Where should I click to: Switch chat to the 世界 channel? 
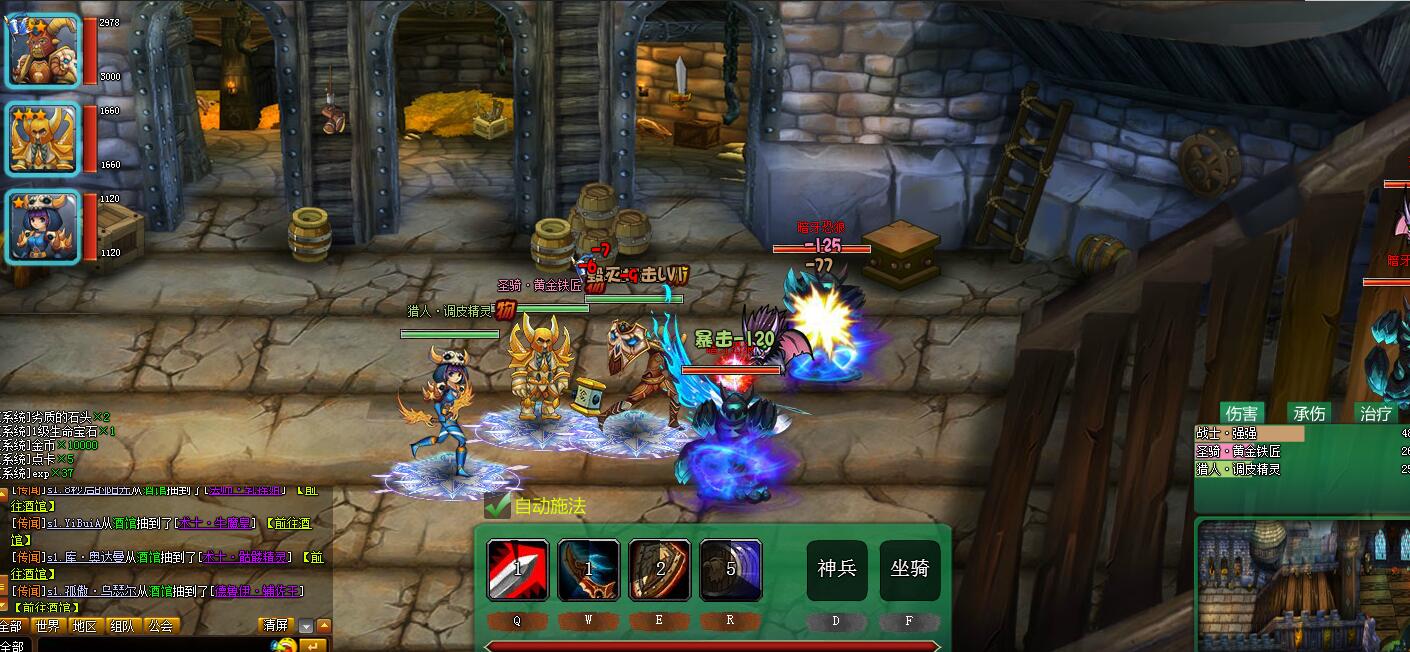(x=47, y=626)
